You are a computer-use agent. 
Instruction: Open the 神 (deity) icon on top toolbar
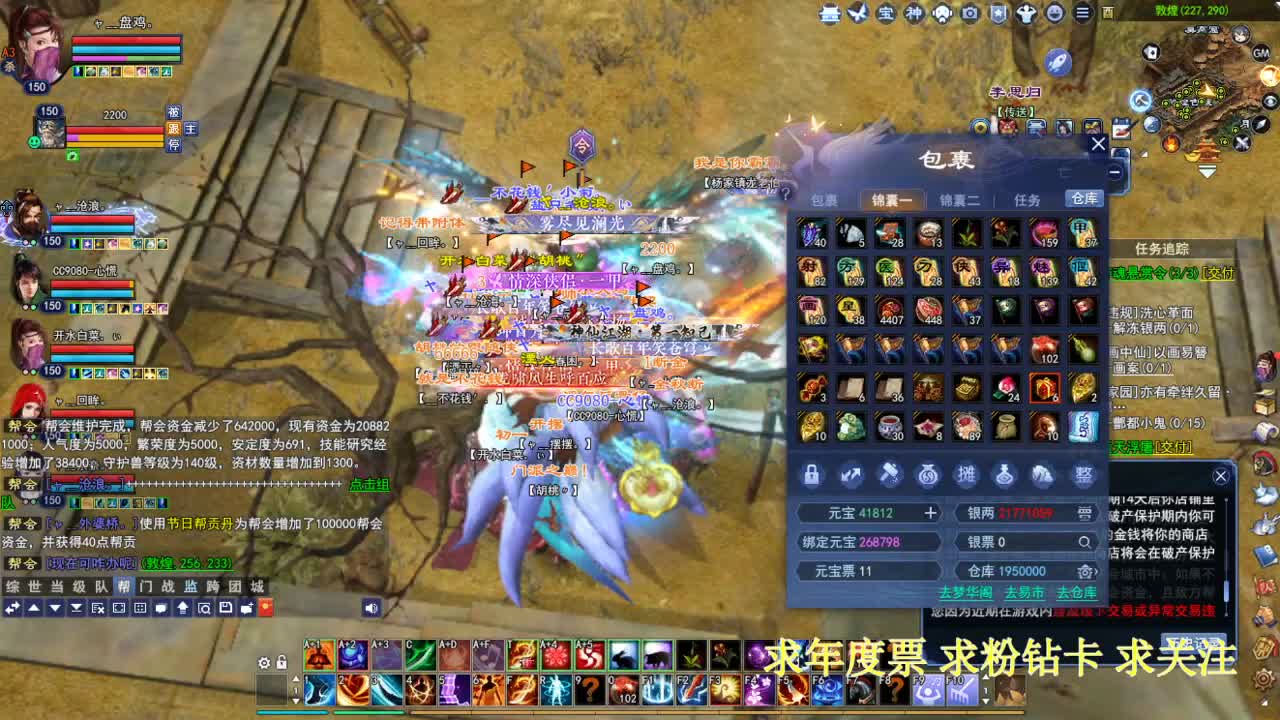click(x=916, y=14)
